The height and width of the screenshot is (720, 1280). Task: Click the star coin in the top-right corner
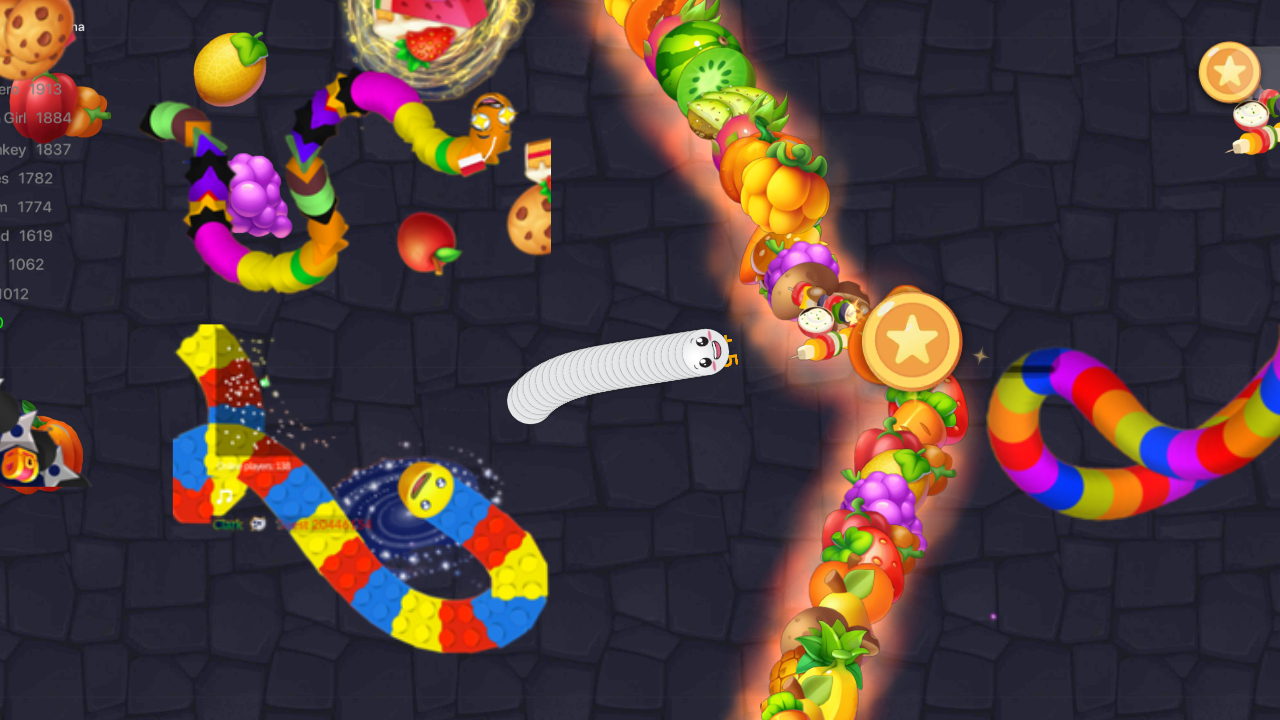tap(1230, 72)
